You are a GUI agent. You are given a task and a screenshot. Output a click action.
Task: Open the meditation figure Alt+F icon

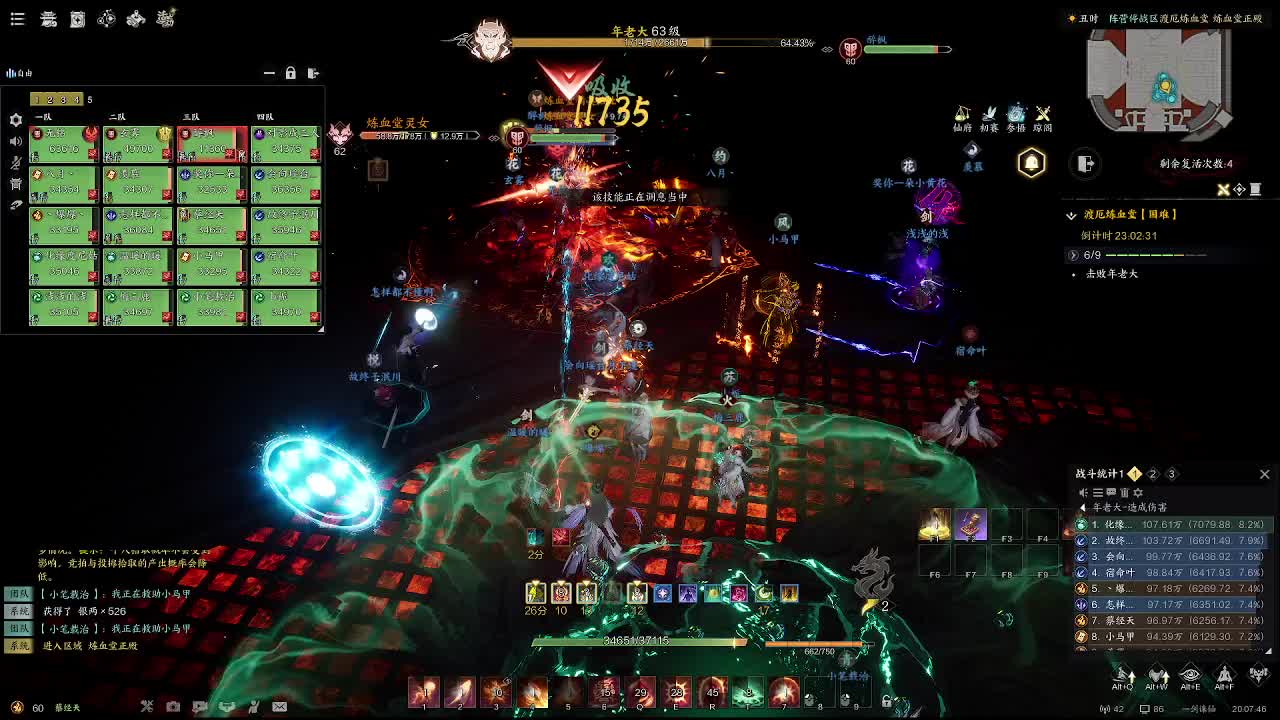[x=1225, y=676]
